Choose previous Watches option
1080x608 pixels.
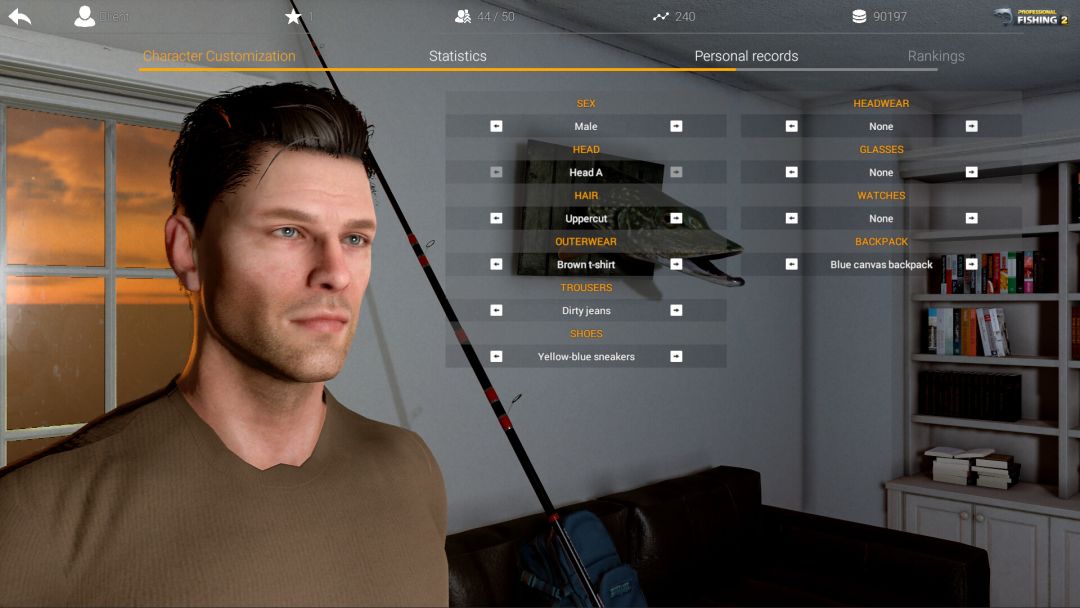coord(791,218)
